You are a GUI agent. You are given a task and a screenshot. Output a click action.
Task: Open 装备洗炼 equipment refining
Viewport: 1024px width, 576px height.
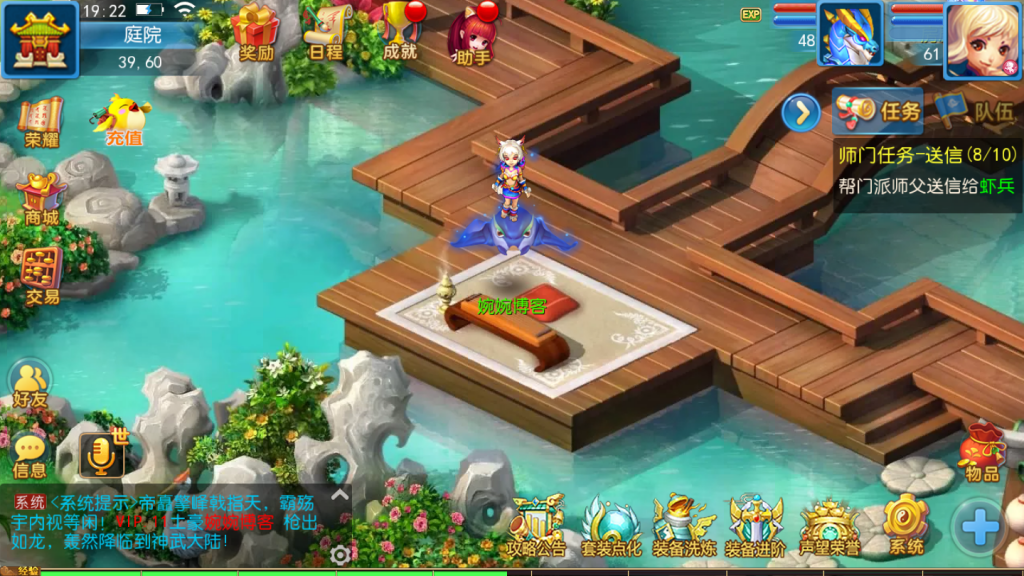point(684,525)
